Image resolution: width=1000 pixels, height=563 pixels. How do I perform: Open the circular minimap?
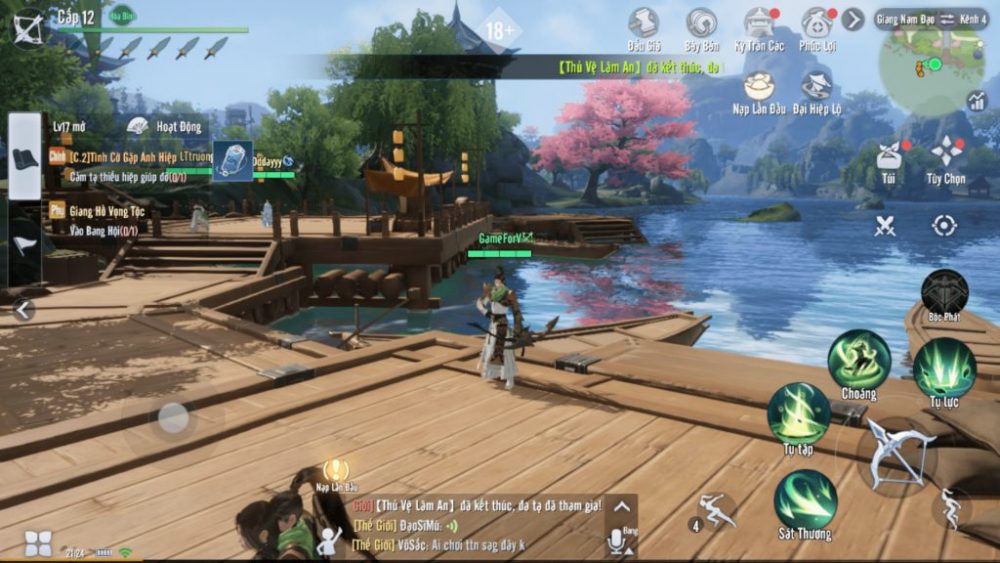(x=930, y=66)
